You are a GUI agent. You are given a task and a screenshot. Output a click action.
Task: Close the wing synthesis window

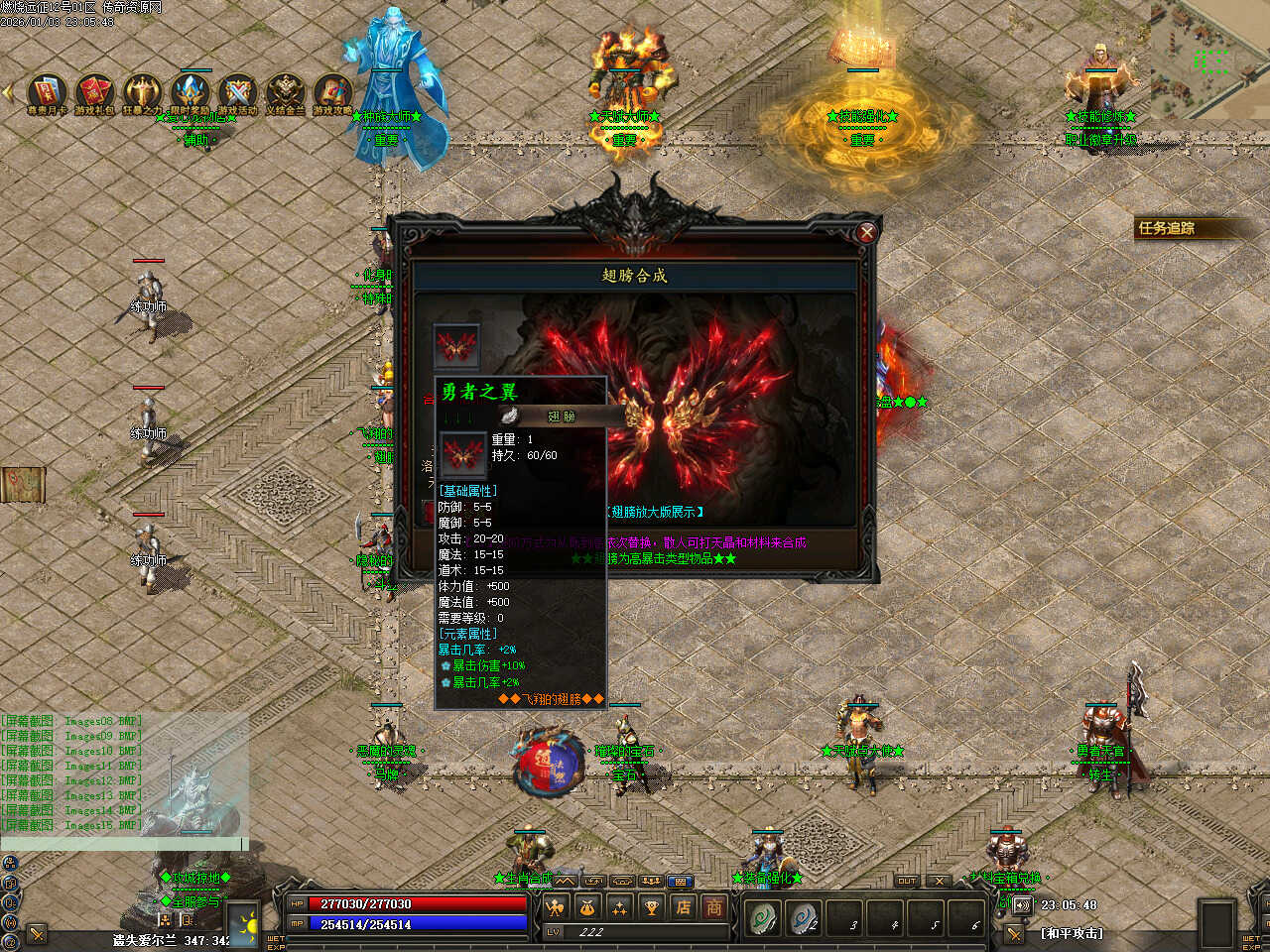click(x=866, y=233)
